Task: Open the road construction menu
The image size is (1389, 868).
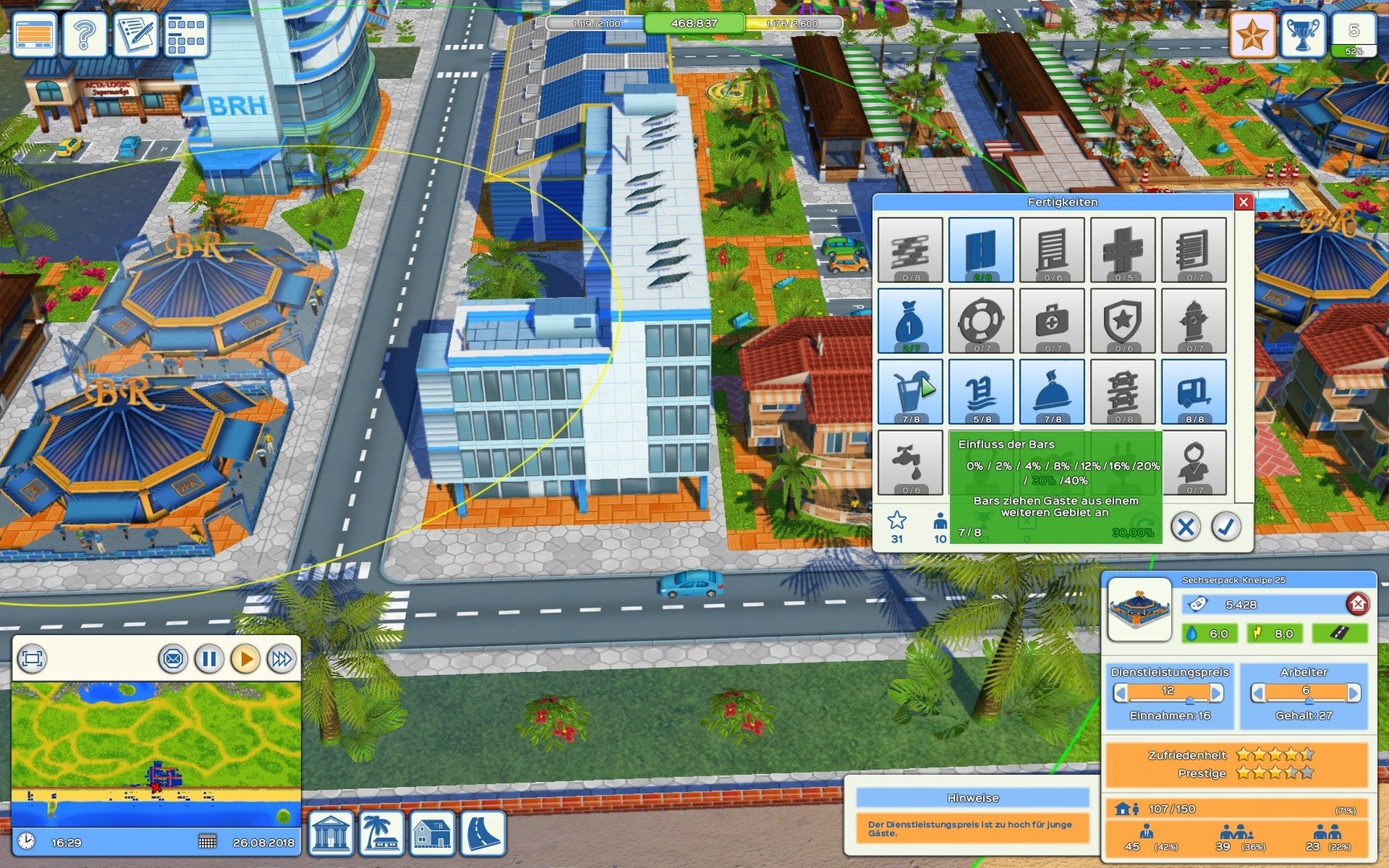Action: click(x=483, y=833)
